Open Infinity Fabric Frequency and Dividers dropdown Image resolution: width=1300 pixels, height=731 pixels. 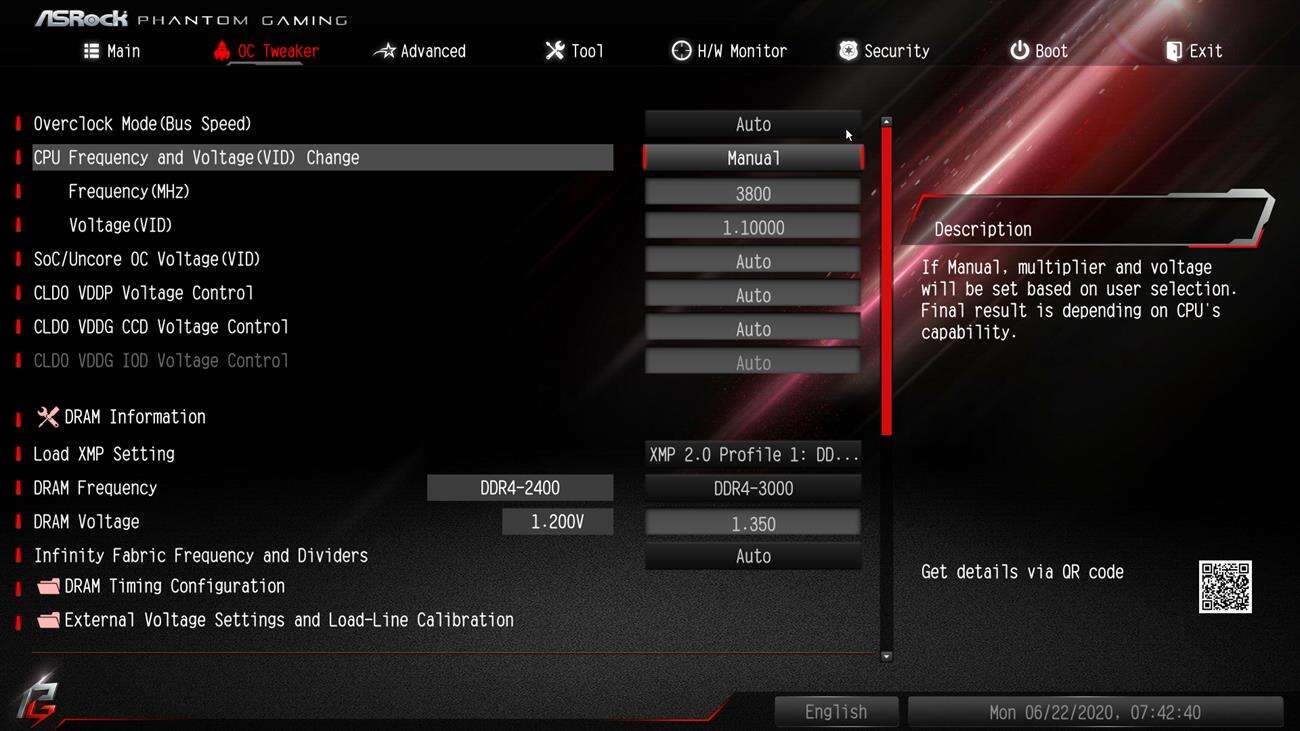(x=752, y=555)
